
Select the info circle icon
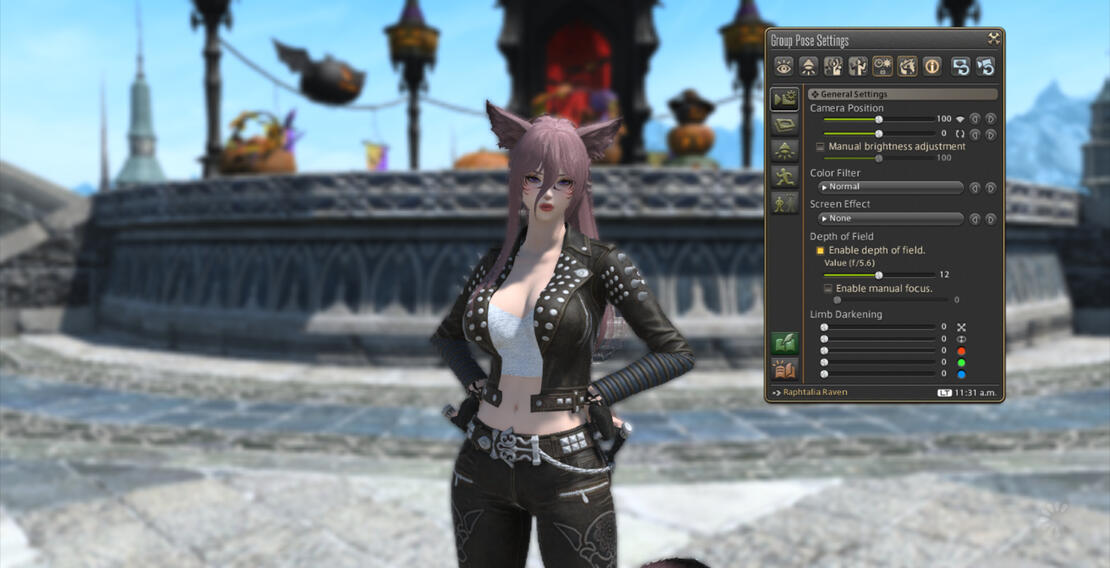[x=932, y=66]
